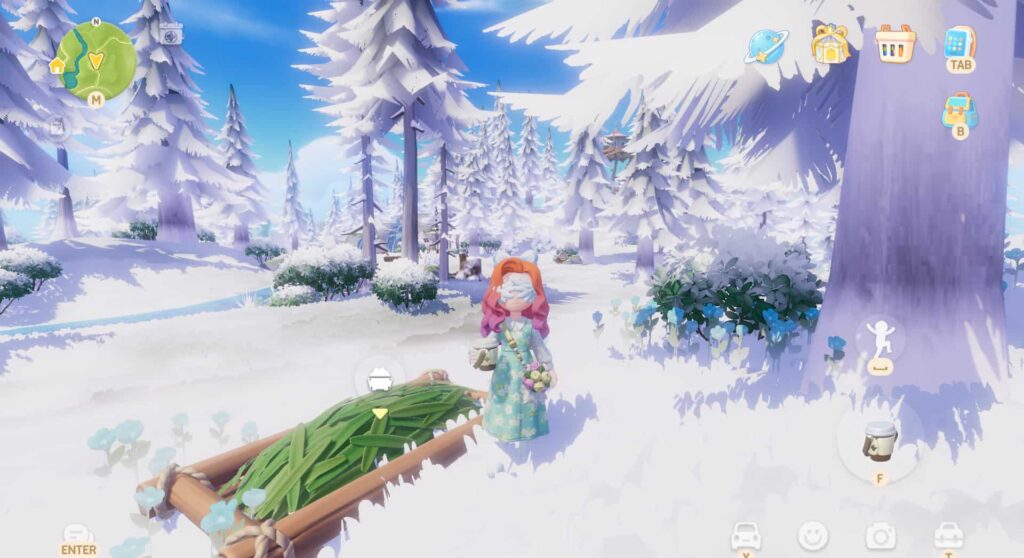1024x558 pixels.
Task: Open the chat bubble icon
Action: tap(78, 535)
